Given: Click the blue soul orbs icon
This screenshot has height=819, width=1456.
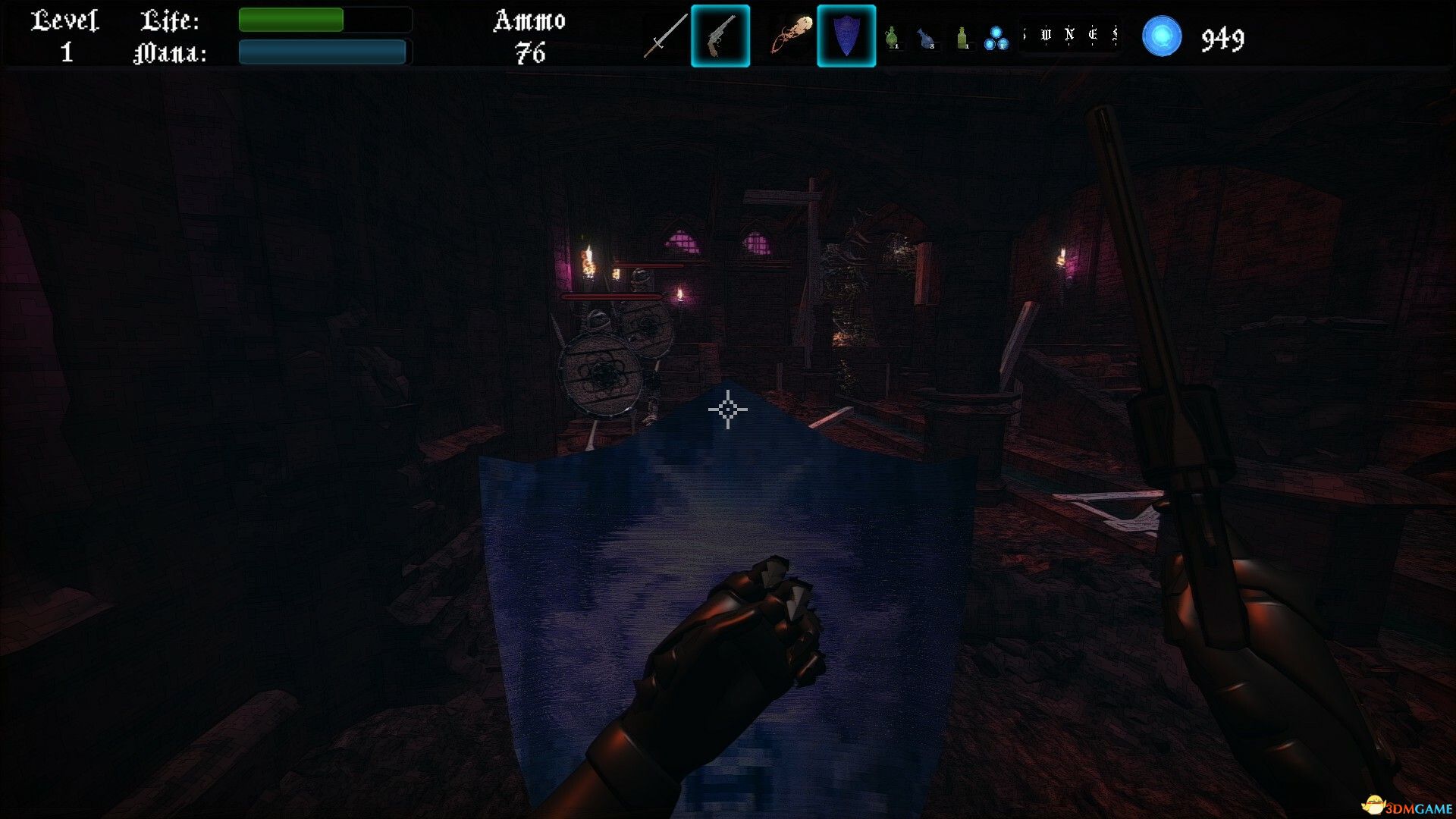Looking at the screenshot, I should pos(998,36).
